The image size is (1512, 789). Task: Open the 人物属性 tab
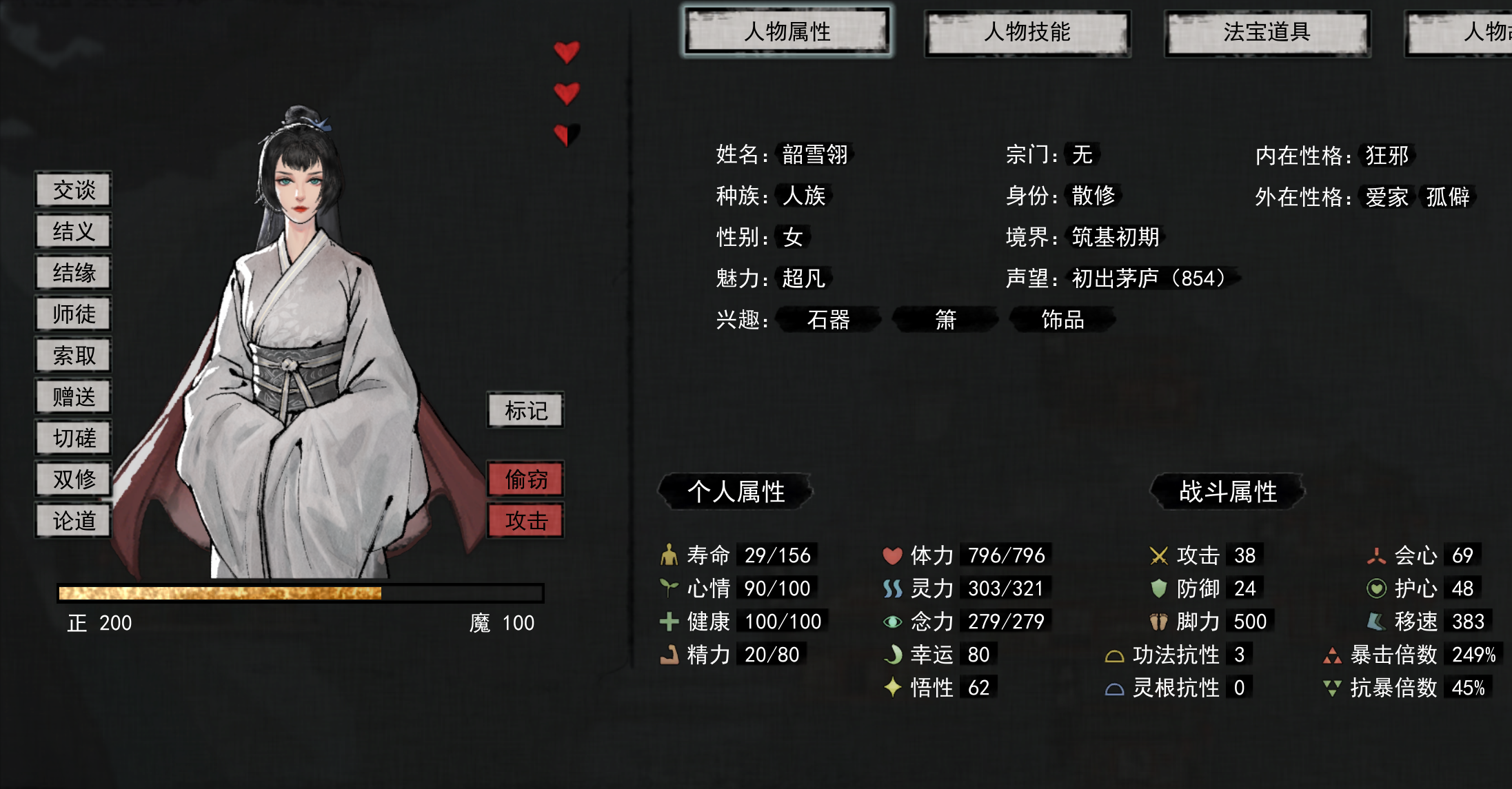tap(787, 32)
